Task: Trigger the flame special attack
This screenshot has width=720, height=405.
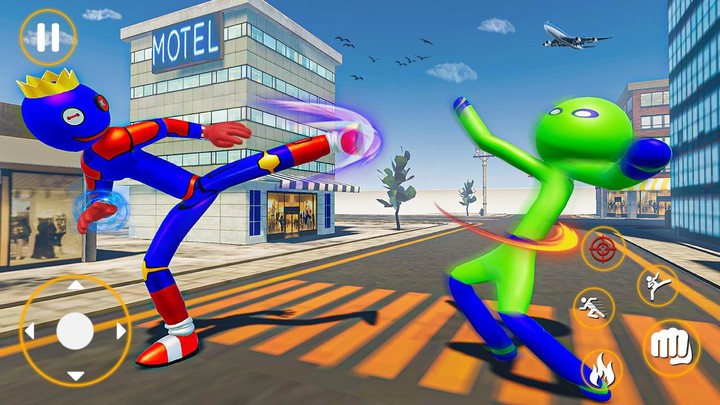Action: [x=602, y=370]
